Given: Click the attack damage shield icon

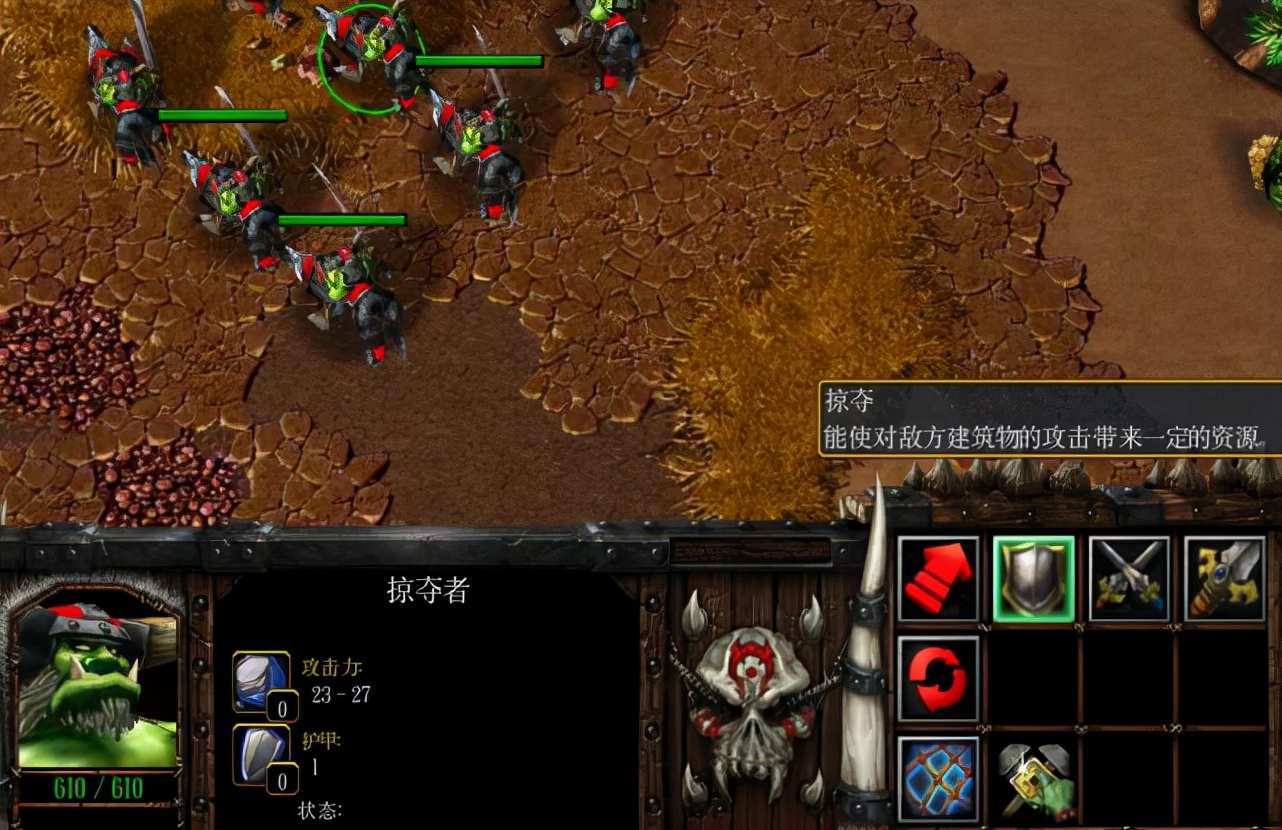Looking at the screenshot, I should click(258, 678).
